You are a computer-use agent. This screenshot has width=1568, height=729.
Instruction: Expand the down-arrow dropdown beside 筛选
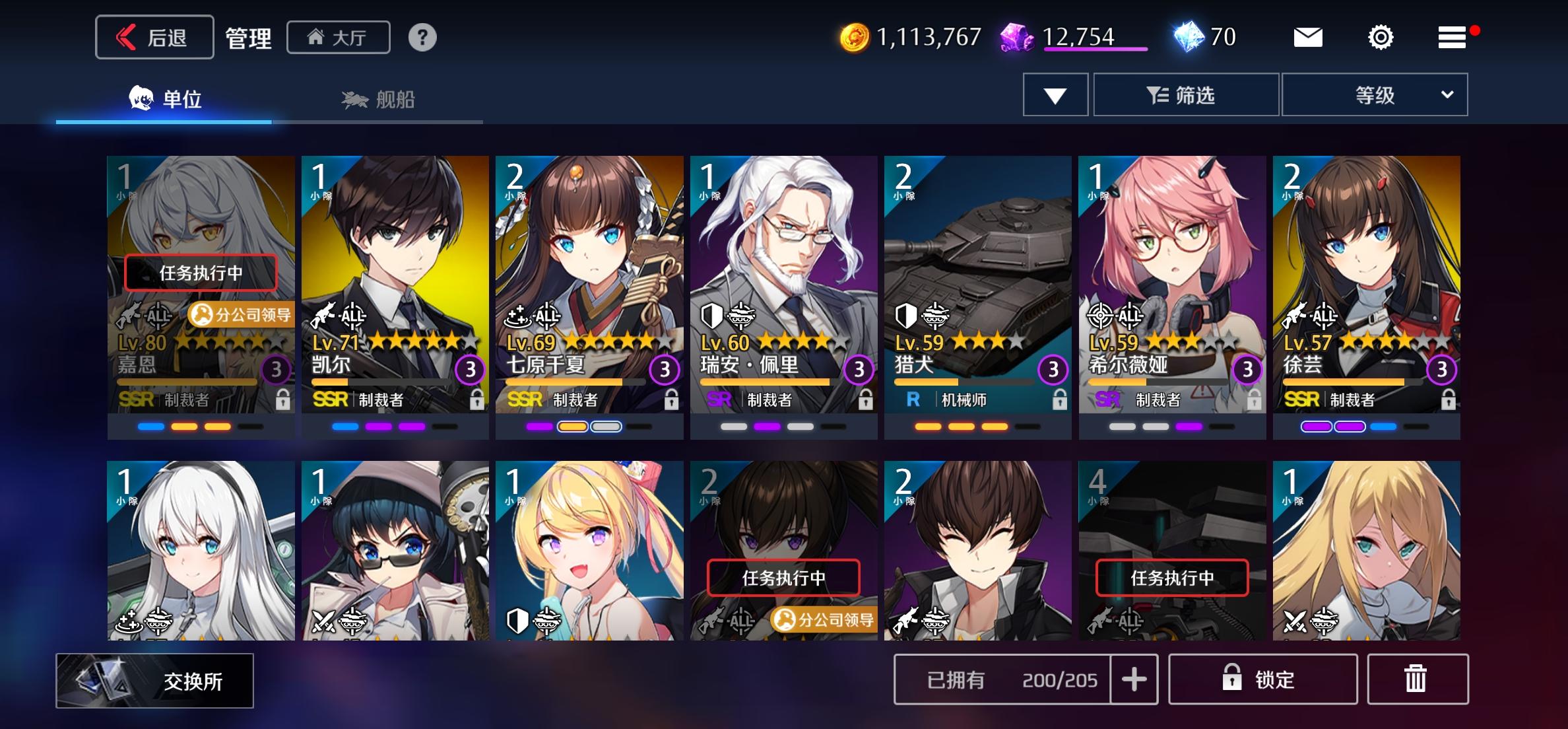pyautogui.click(x=1055, y=94)
